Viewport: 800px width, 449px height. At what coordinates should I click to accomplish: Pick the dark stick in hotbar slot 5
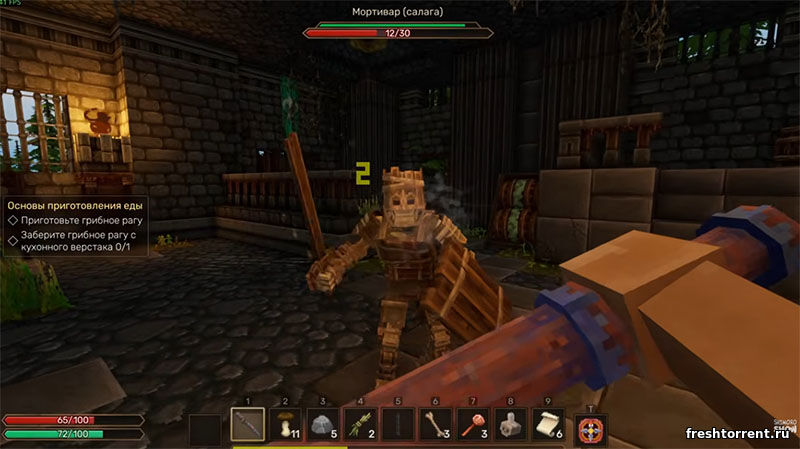pos(399,424)
